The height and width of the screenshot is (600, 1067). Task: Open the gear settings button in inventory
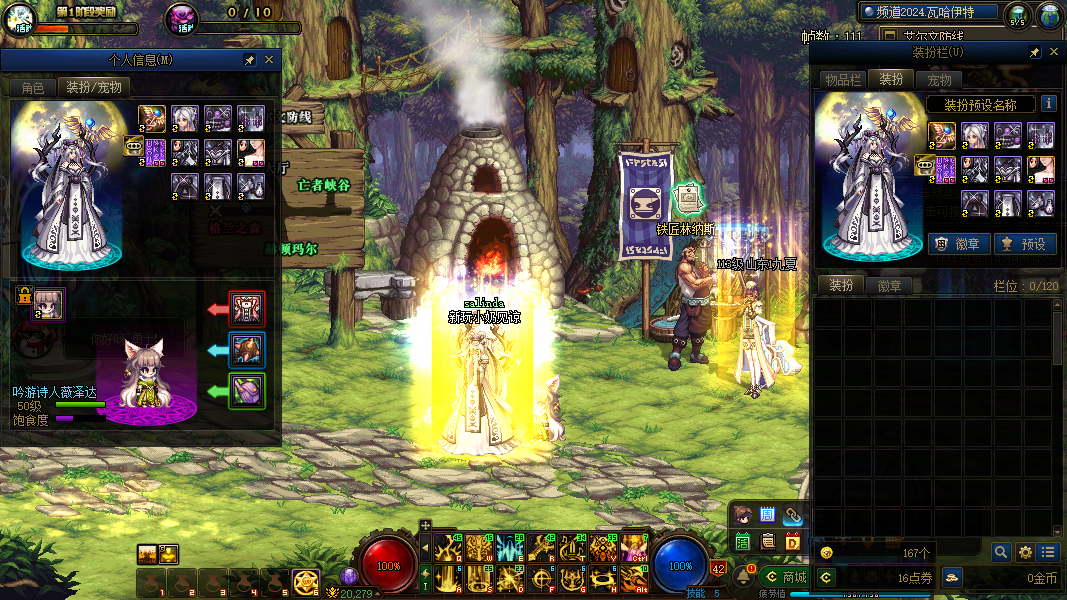point(1025,552)
